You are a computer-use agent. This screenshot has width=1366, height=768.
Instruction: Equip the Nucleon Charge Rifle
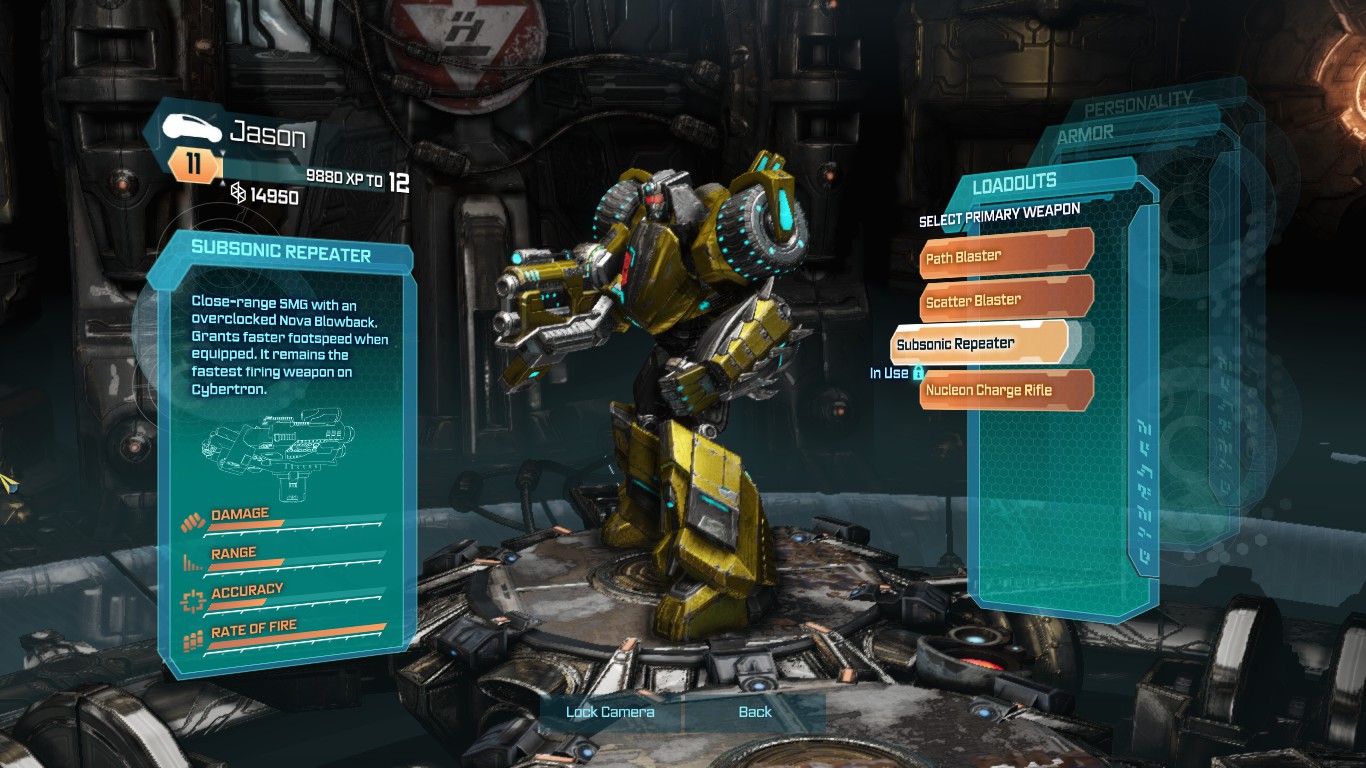click(1006, 390)
